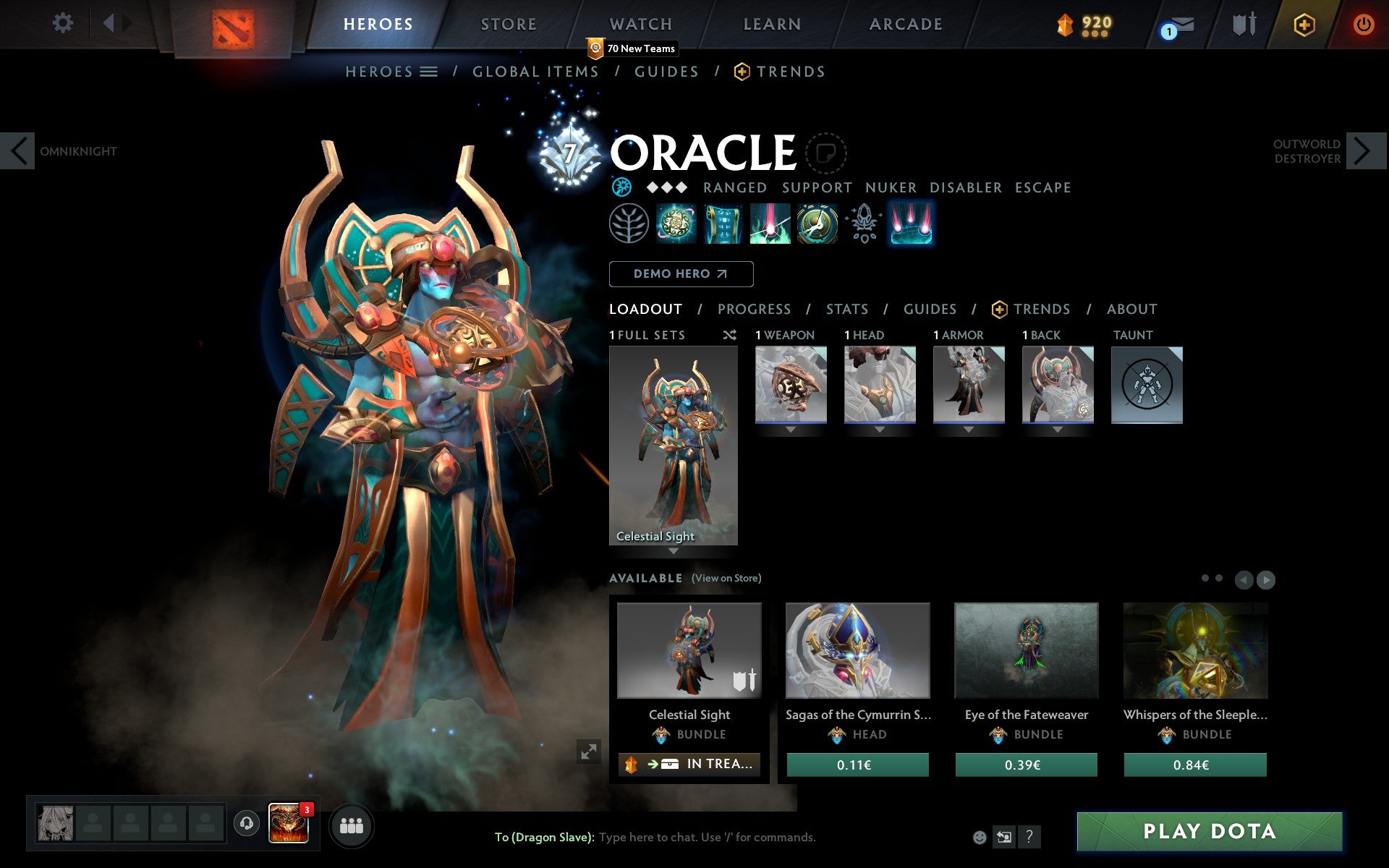Open View on Store link
This screenshot has width=1389, height=868.
(x=726, y=579)
